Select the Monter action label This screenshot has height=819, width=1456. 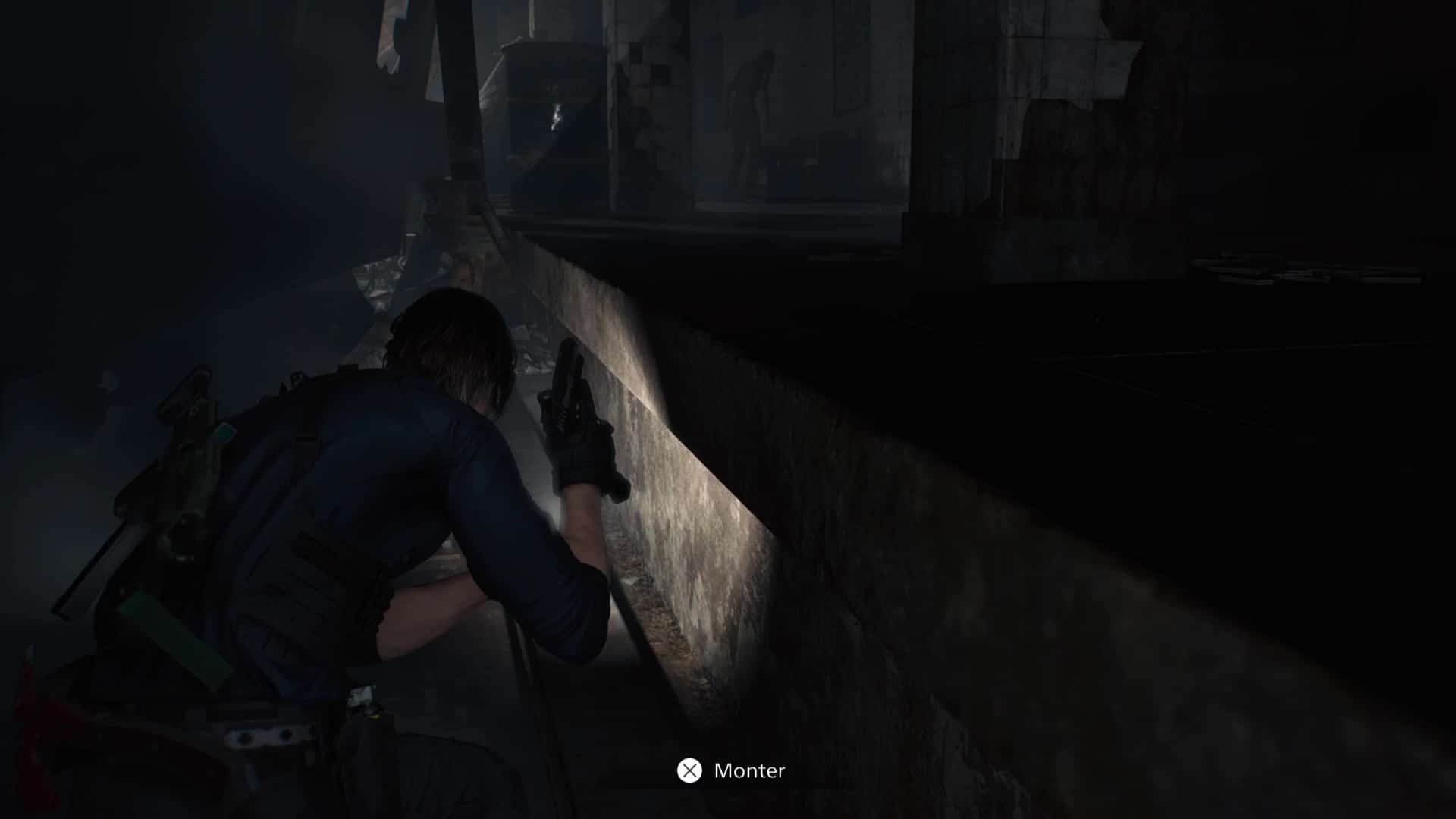[749, 772]
